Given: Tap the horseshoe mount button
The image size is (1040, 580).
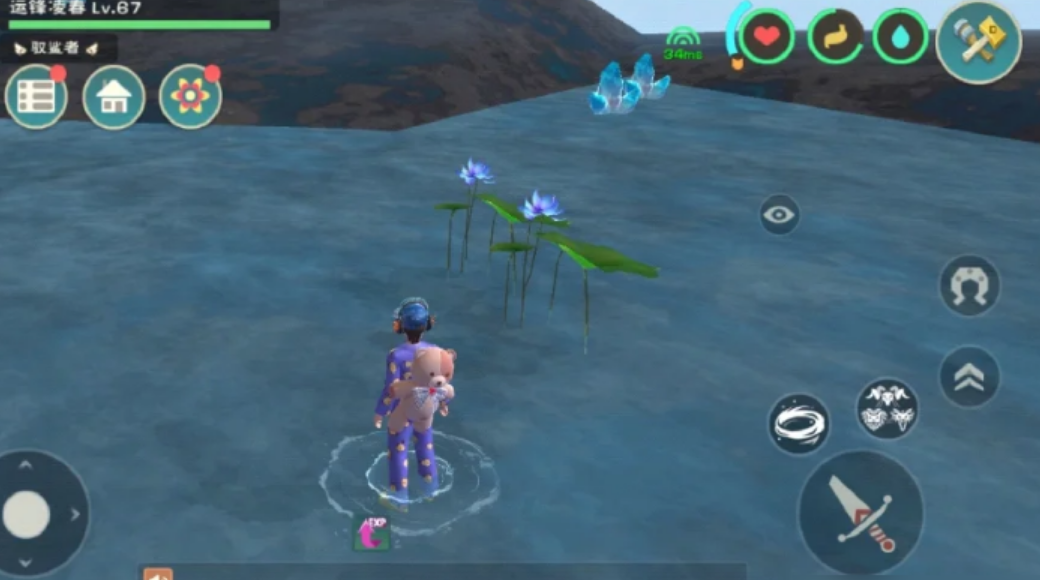Looking at the screenshot, I should click(969, 286).
